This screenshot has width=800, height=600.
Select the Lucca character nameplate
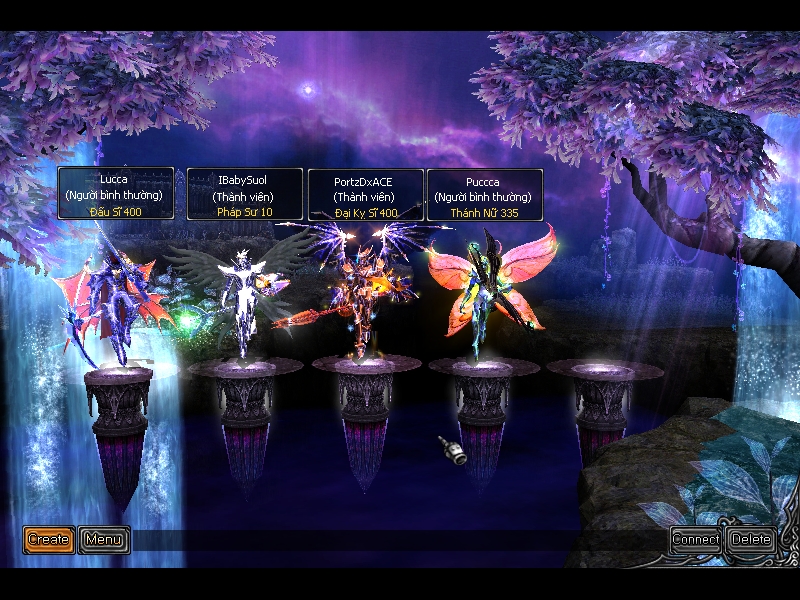(116, 194)
